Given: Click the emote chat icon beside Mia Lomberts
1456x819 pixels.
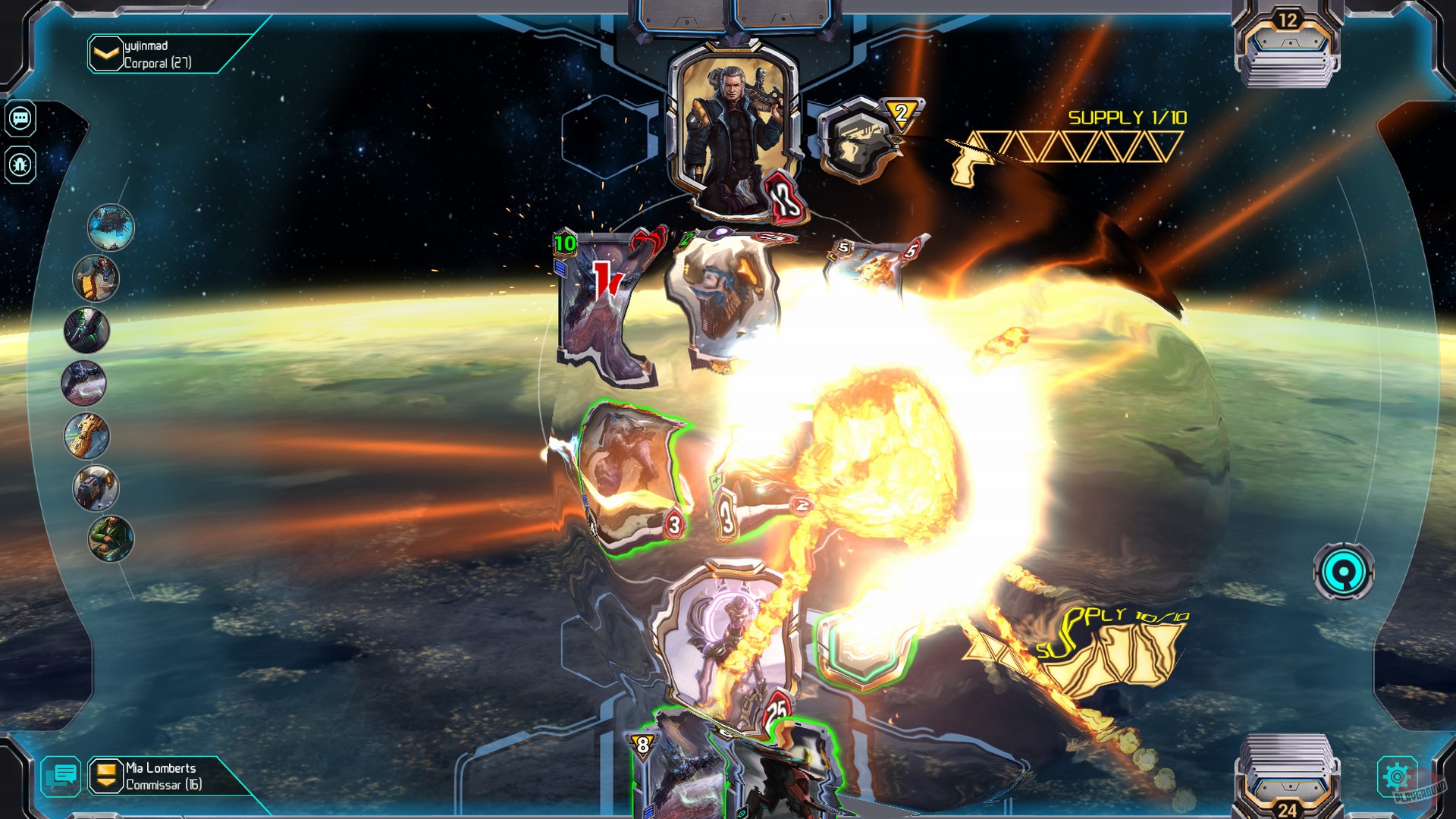Looking at the screenshot, I should pos(62,777).
